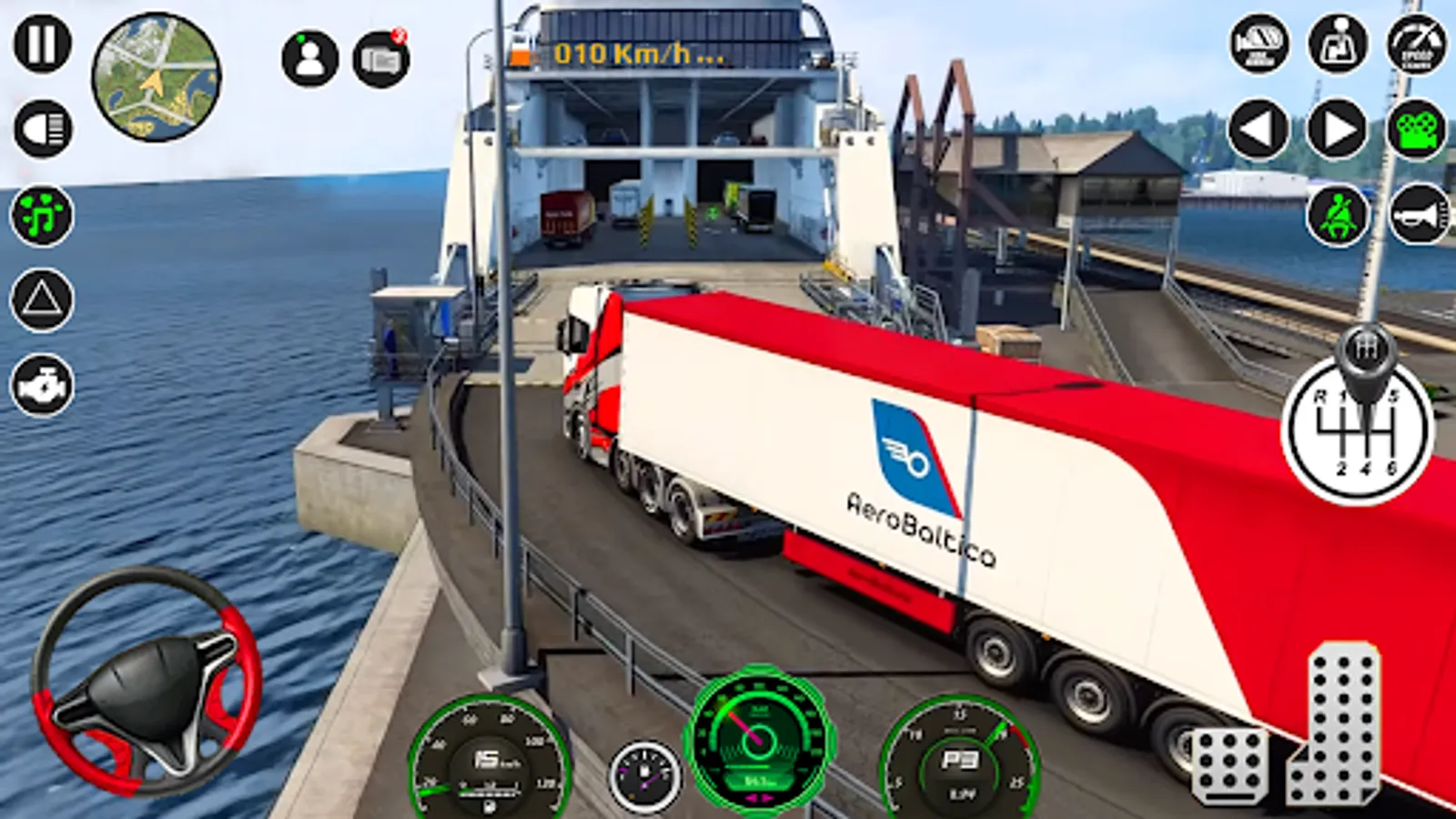Step on the tall accelerator pedal

[1334, 724]
